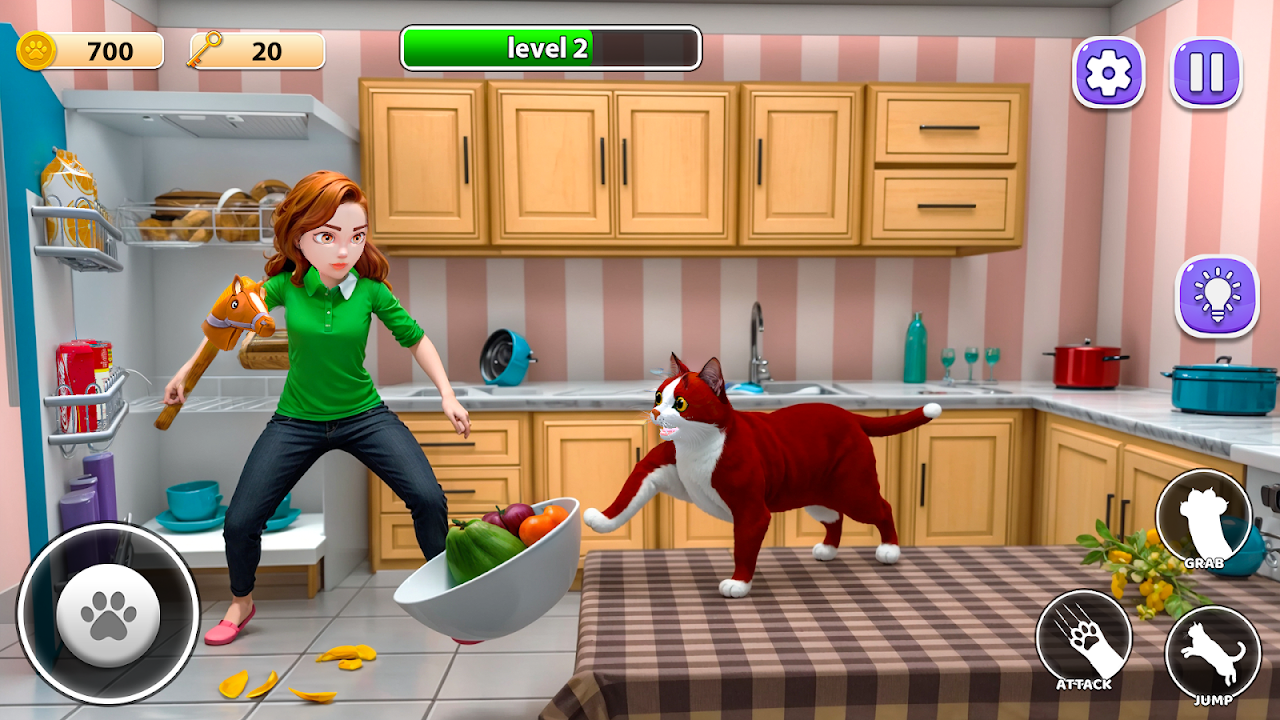Open the gear settings menu

1108,73
